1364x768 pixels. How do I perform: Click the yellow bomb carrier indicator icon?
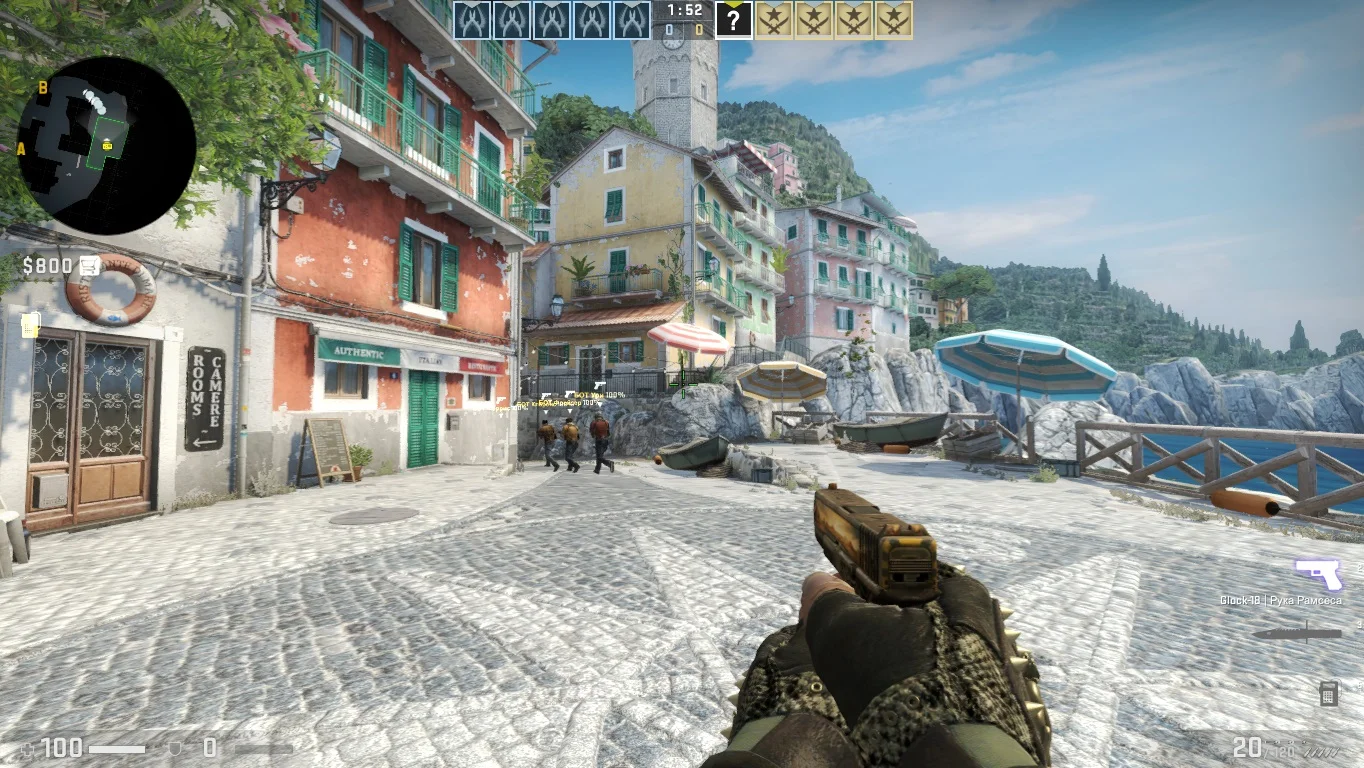click(x=30, y=324)
